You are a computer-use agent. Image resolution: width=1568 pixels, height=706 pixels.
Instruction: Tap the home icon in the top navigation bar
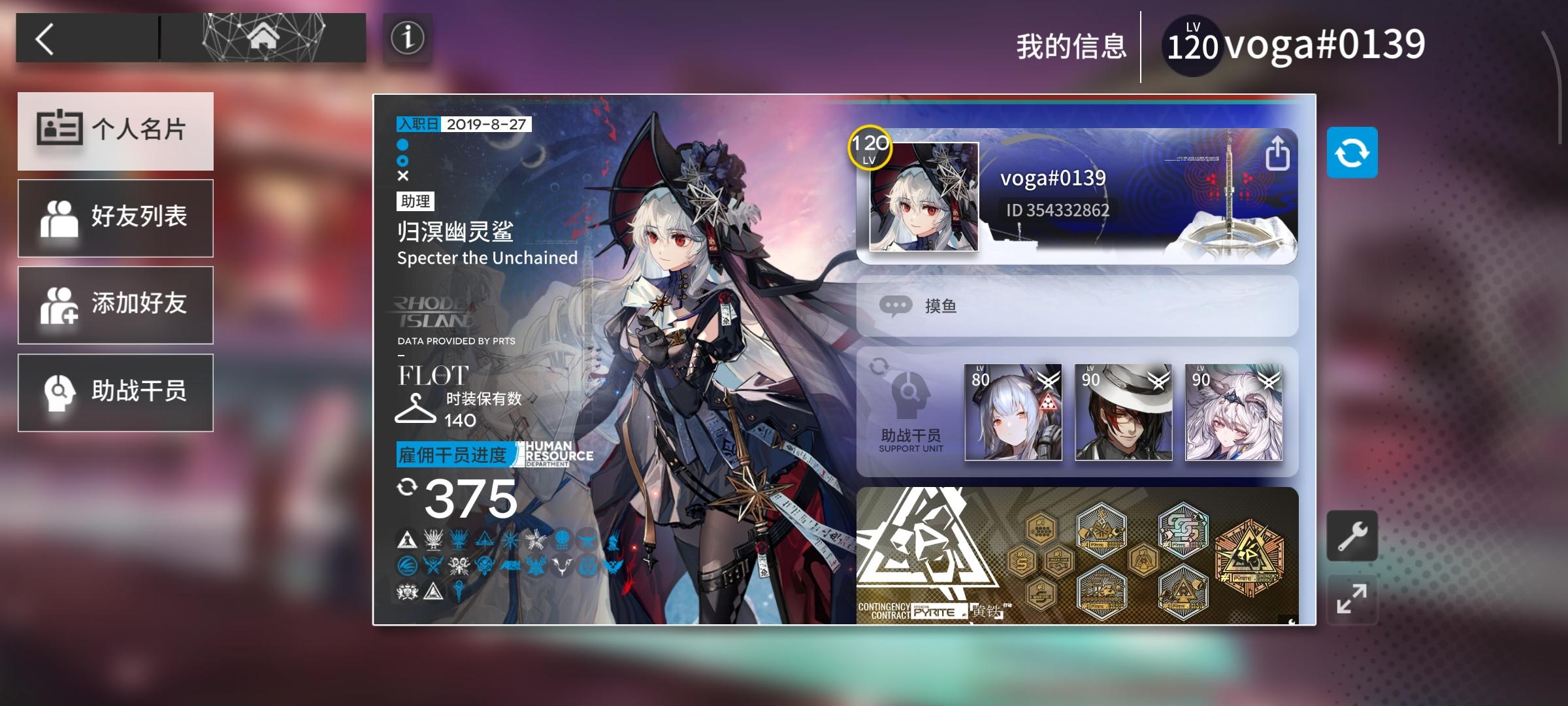pyautogui.click(x=265, y=37)
